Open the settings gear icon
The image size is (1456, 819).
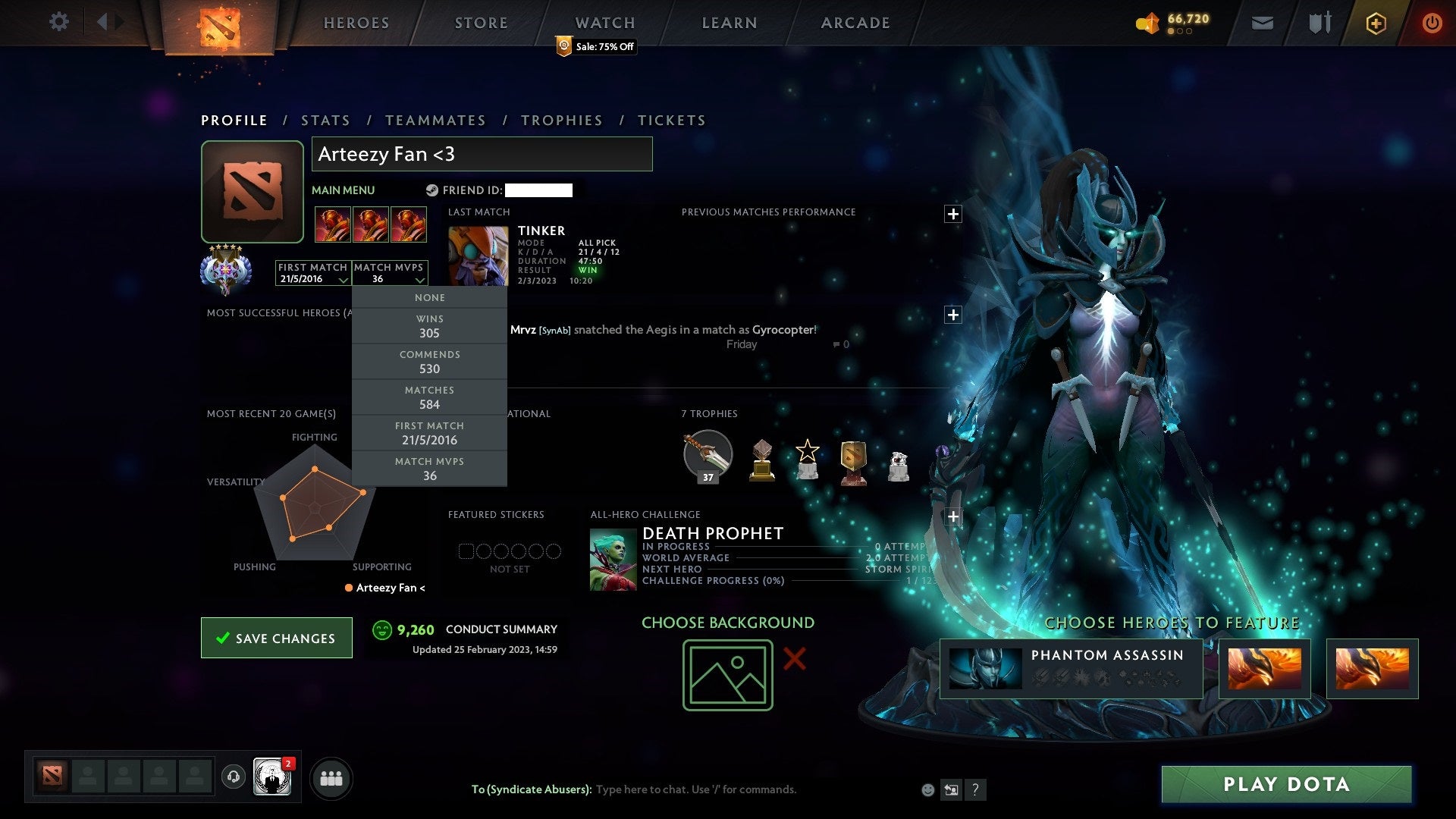58,22
